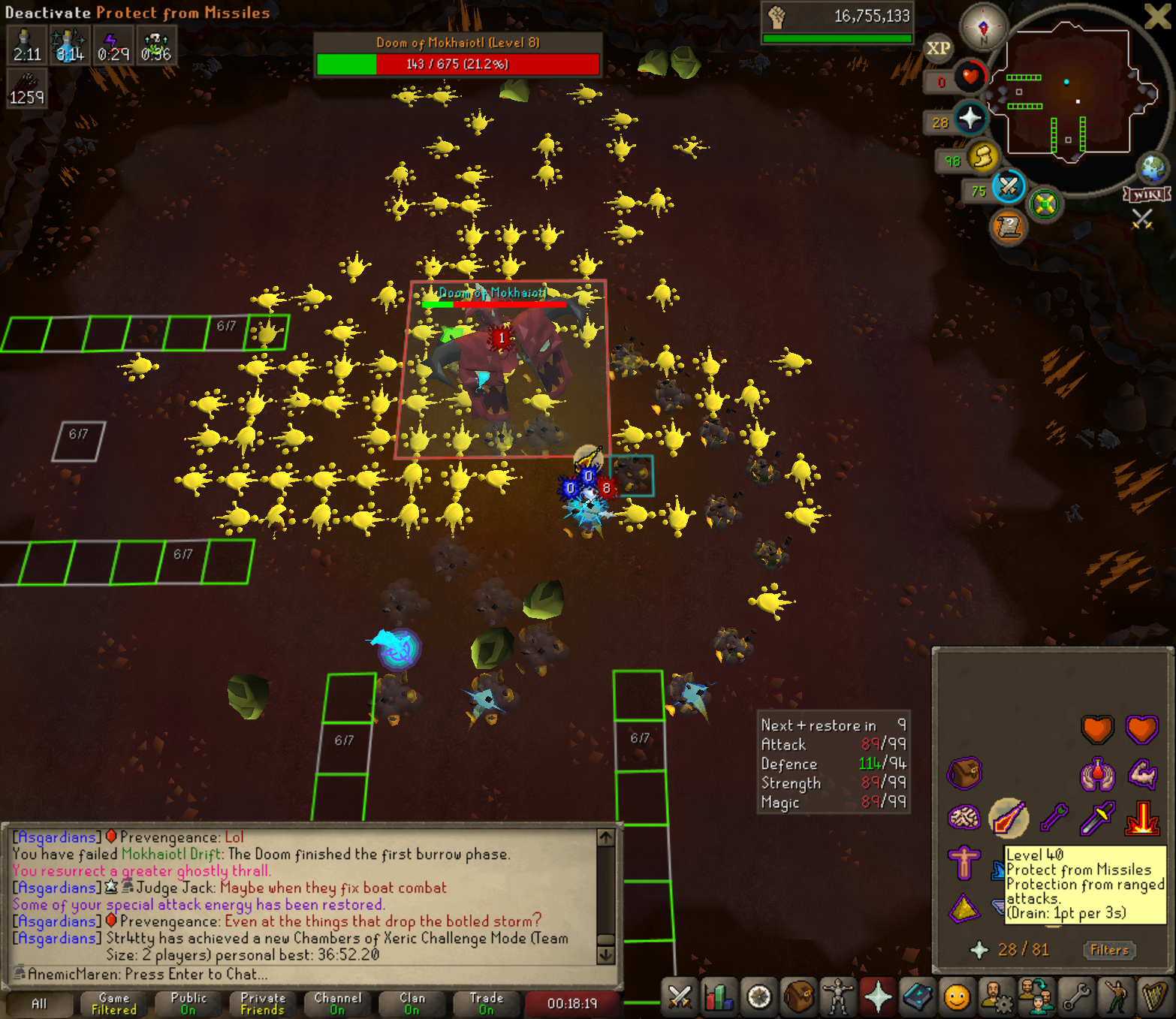
Task: Close the interface with the X button
Action: [1156, 16]
